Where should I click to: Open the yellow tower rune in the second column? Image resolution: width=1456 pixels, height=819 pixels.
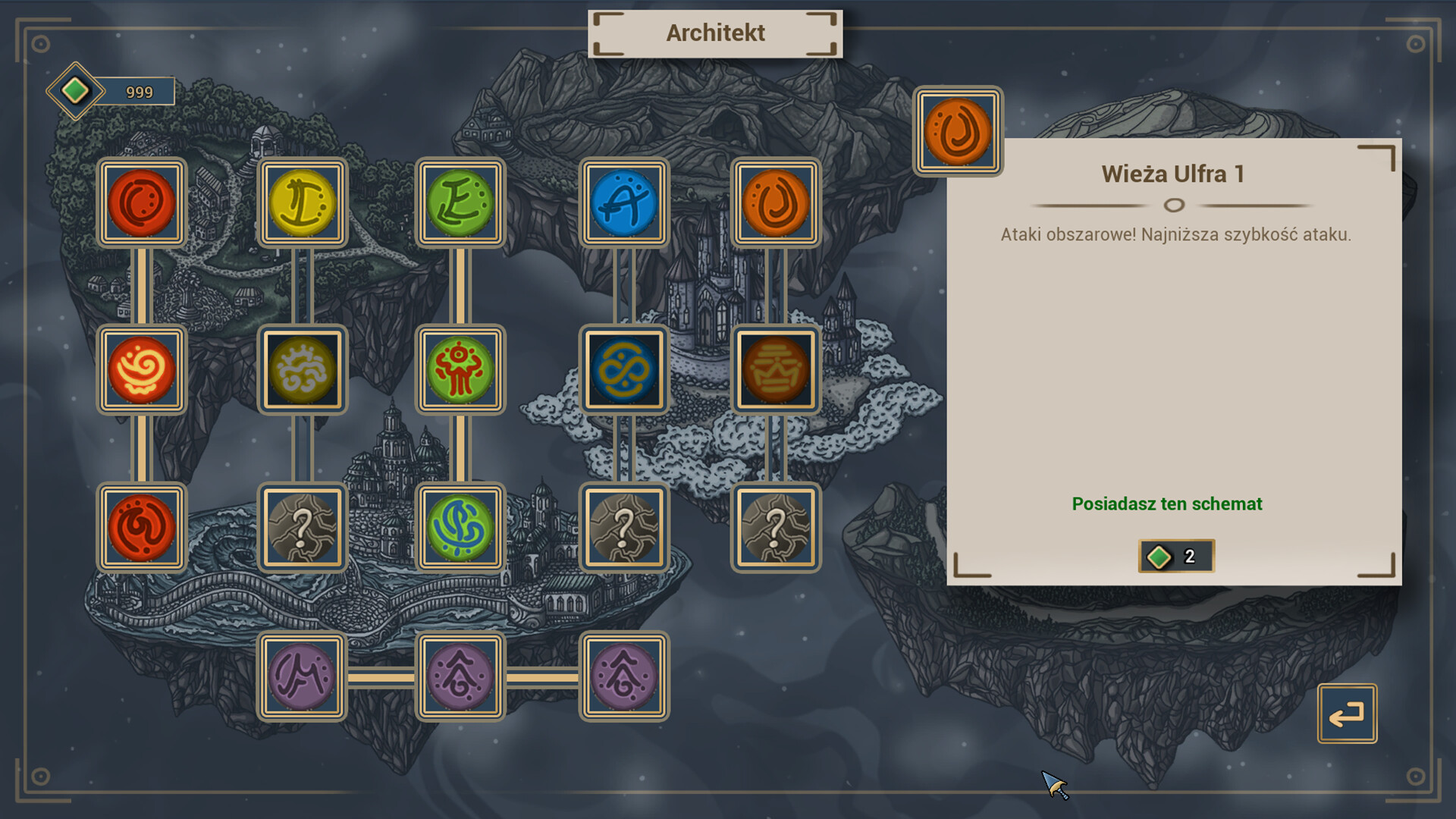tap(301, 203)
